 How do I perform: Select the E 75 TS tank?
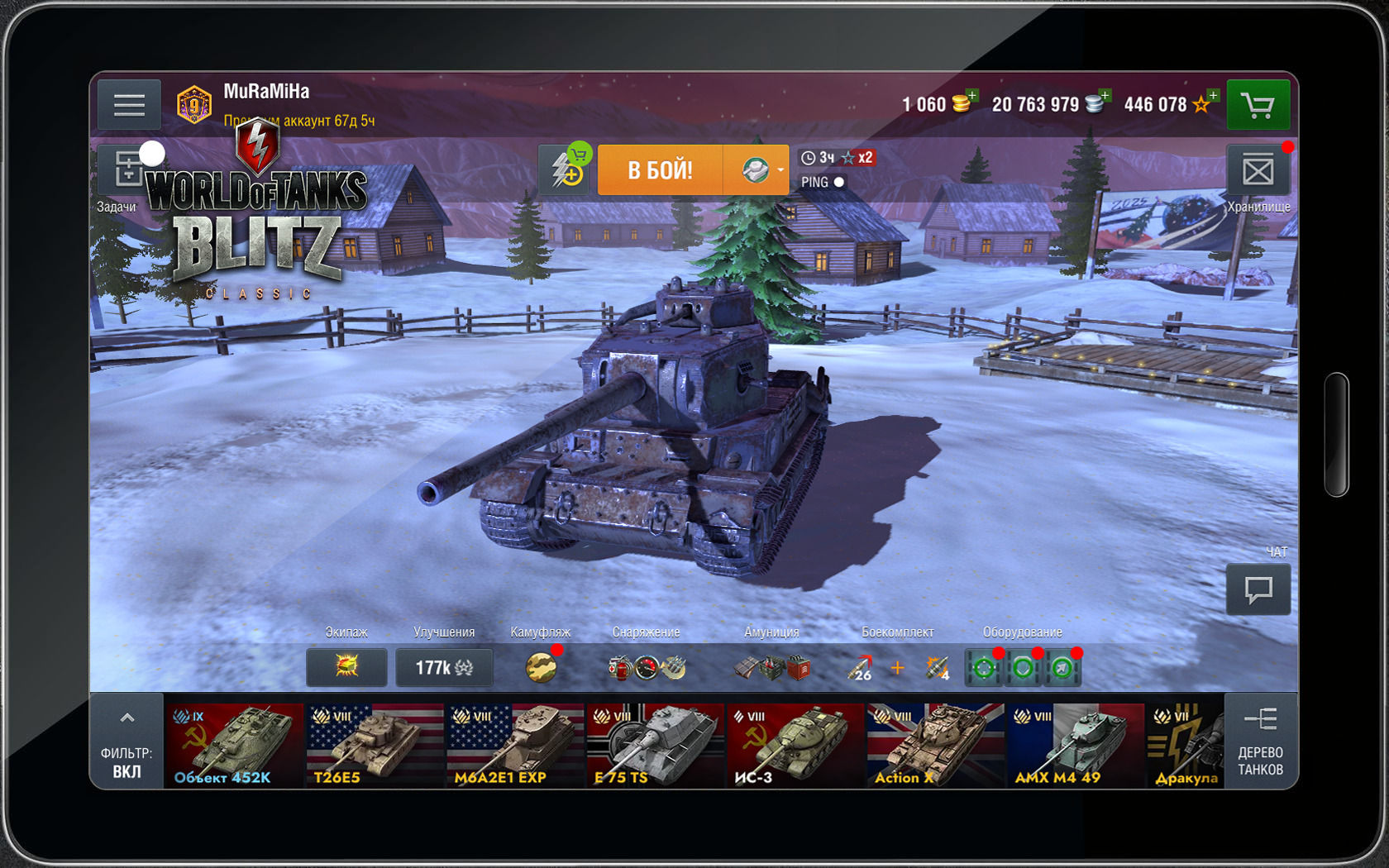[655, 744]
